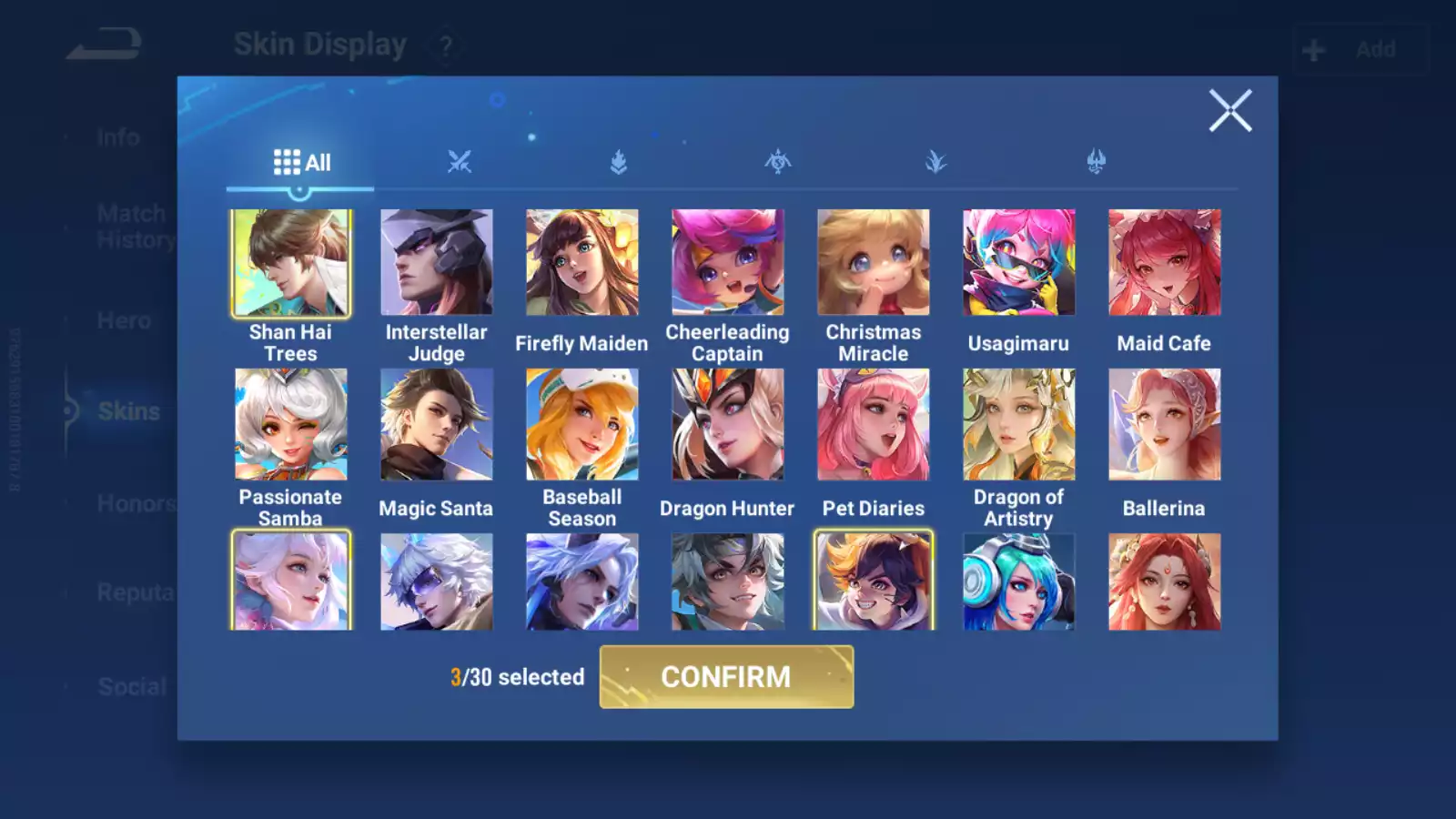Switch to the All skins tab
The width and height of the screenshot is (1456, 819).
point(301,163)
